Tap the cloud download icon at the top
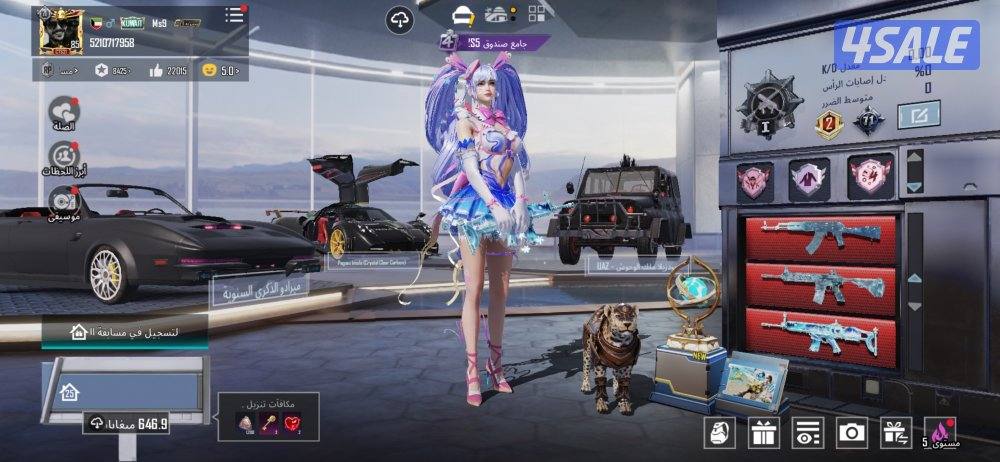The width and height of the screenshot is (1000, 462). tap(400, 17)
